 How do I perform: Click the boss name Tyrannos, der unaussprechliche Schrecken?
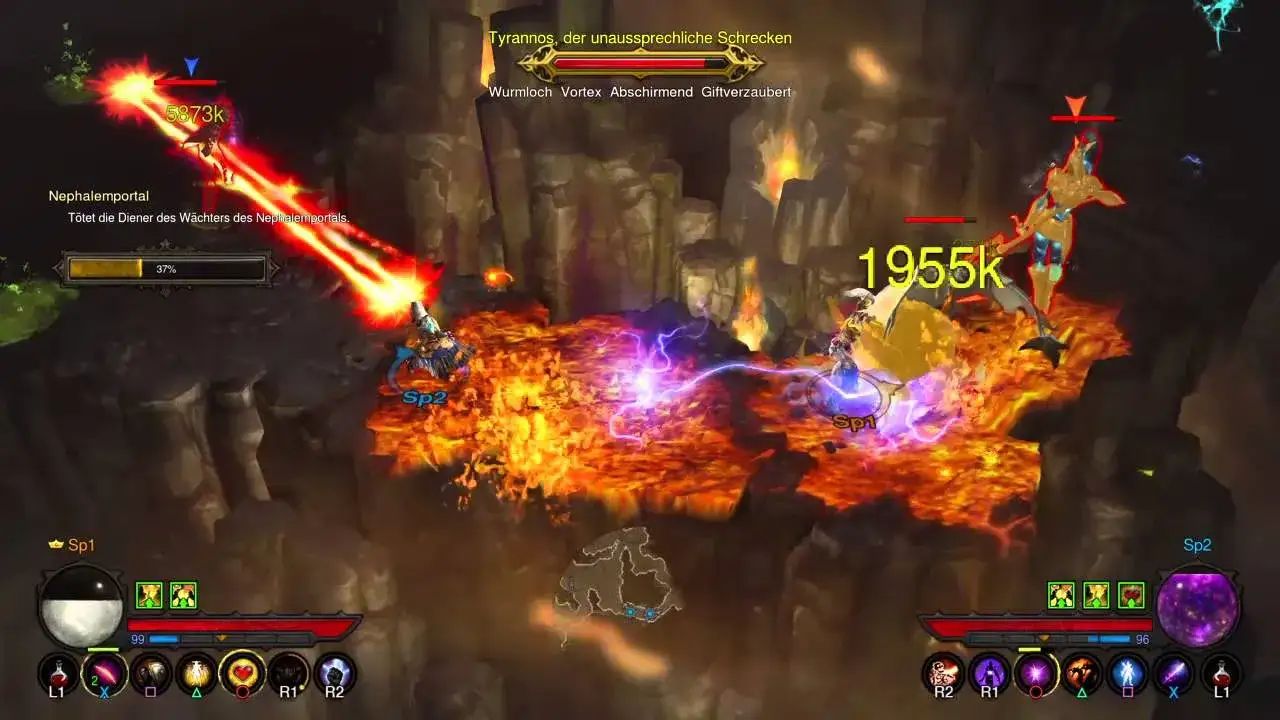tap(639, 37)
